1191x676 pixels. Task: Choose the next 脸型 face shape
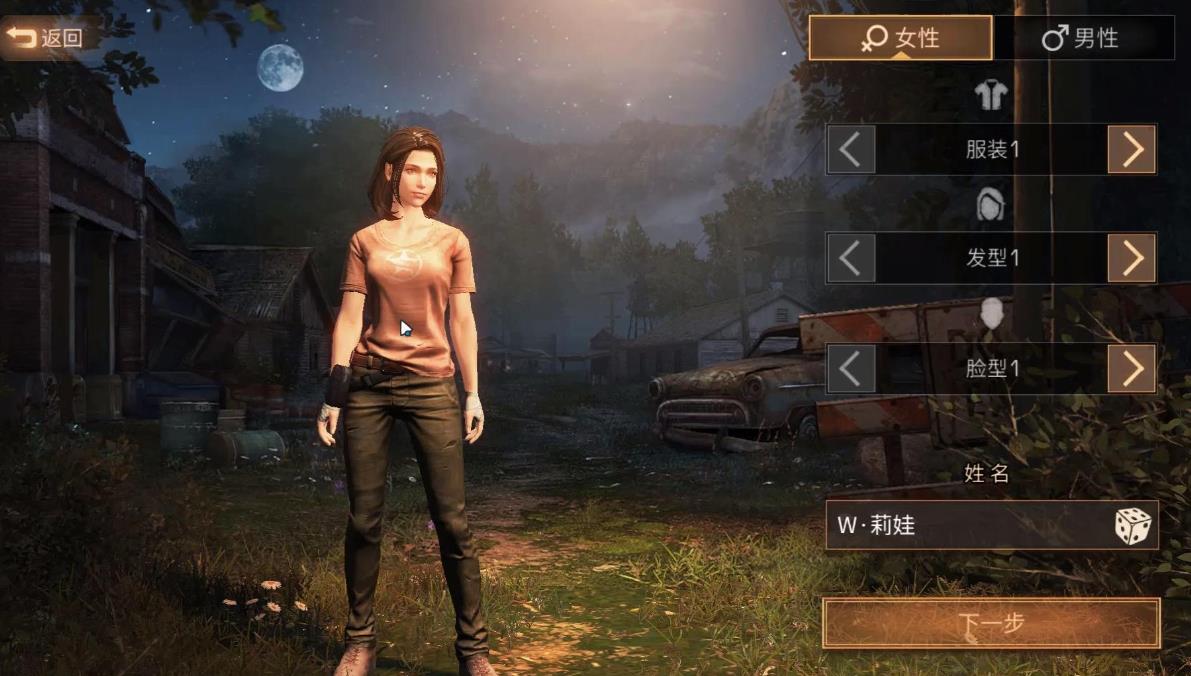pos(1131,369)
